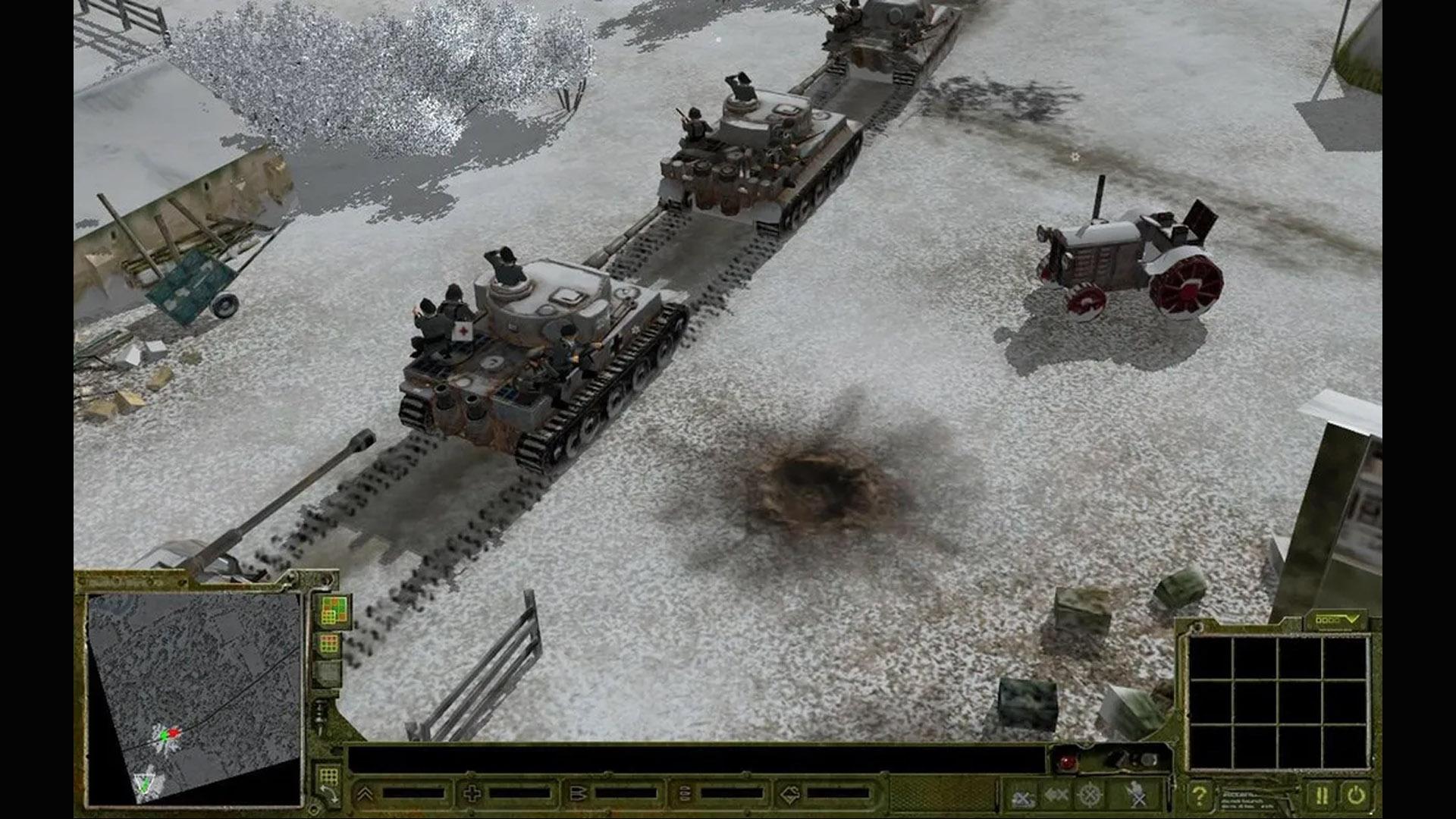Toggle the small red-green grid minimap button
Screen dimensions: 1456x819
tap(329, 645)
